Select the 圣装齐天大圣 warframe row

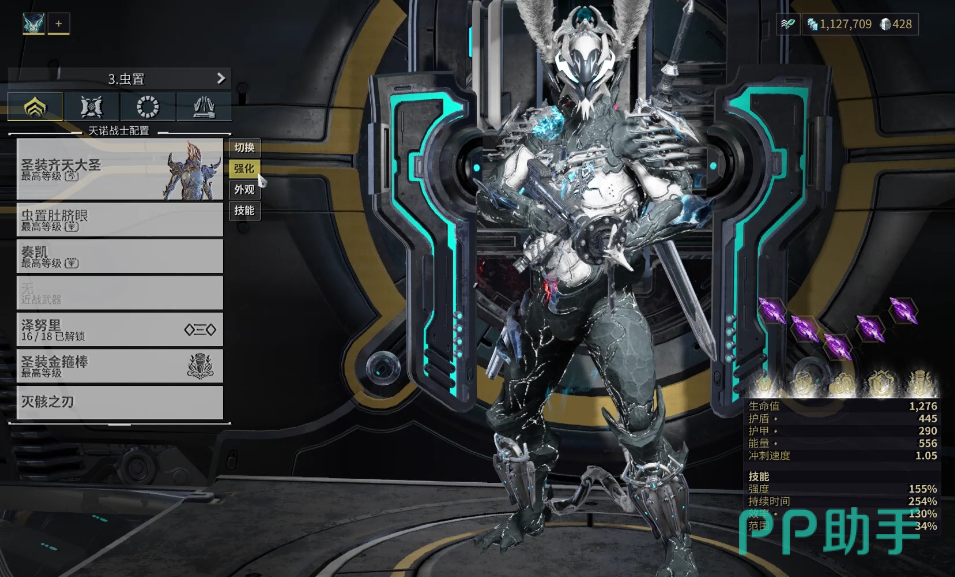[x=119, y=168]
